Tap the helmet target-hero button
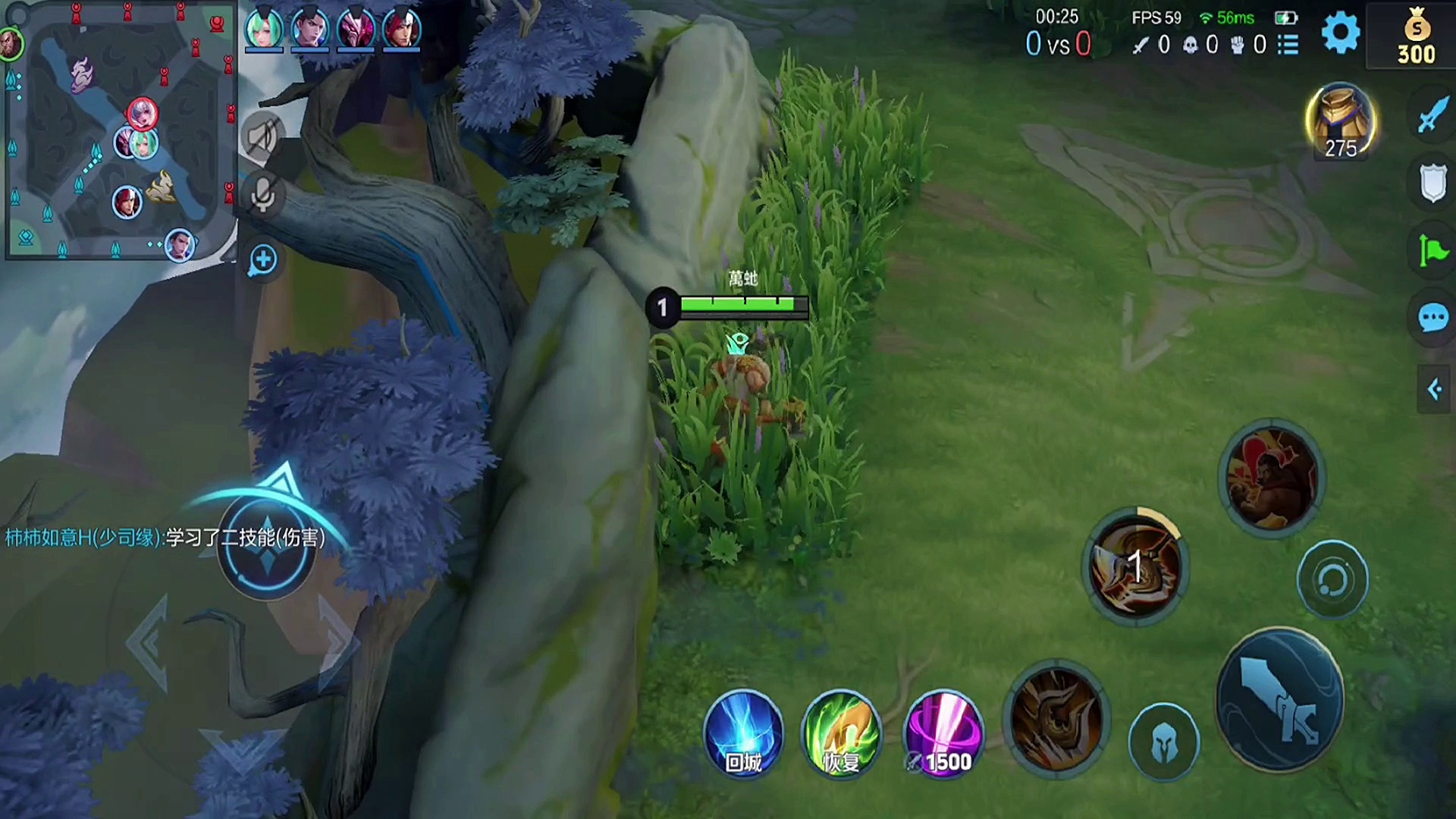The height and width of the screenshot is (819, 1456). [1163, 742]
